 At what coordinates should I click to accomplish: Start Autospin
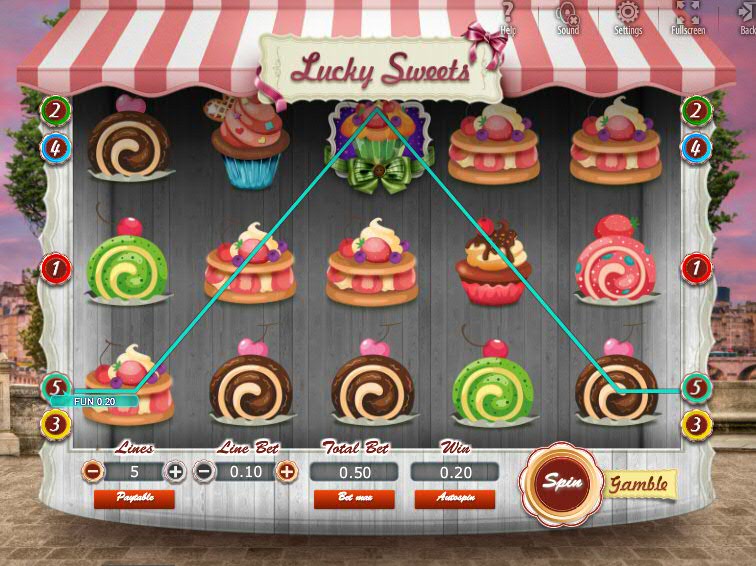click(454, 497)
